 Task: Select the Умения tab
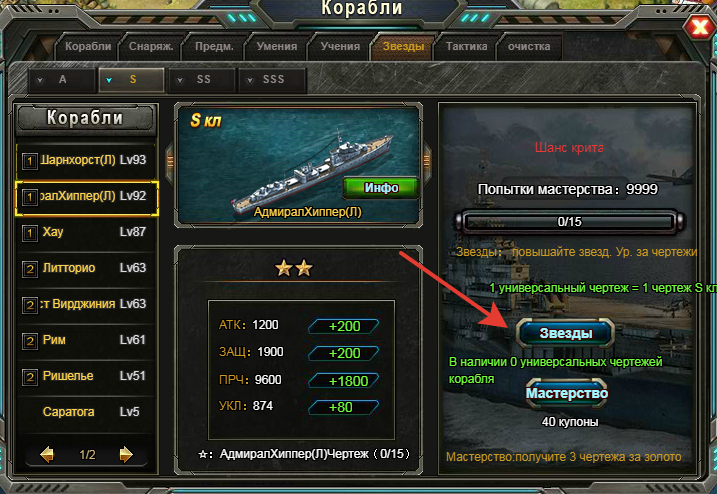pos(275,46)
